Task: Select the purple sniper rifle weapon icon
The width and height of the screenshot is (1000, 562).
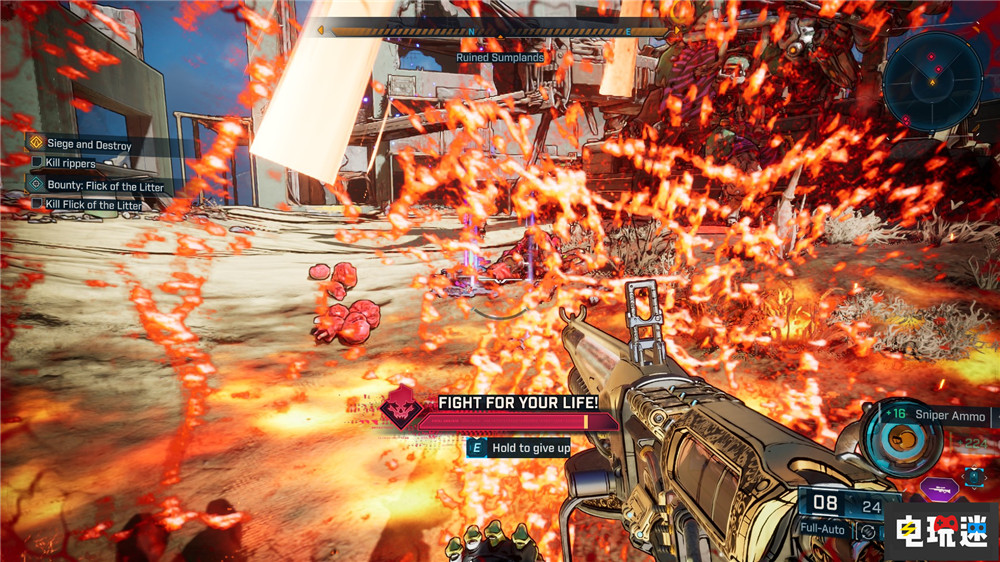Action: click(940, 488)
